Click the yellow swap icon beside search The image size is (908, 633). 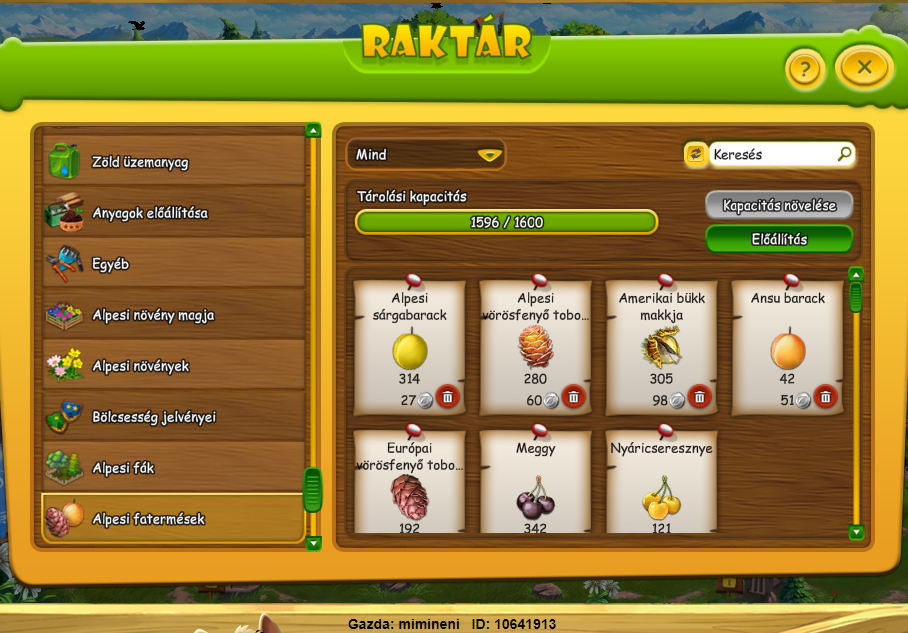[695, 154]
